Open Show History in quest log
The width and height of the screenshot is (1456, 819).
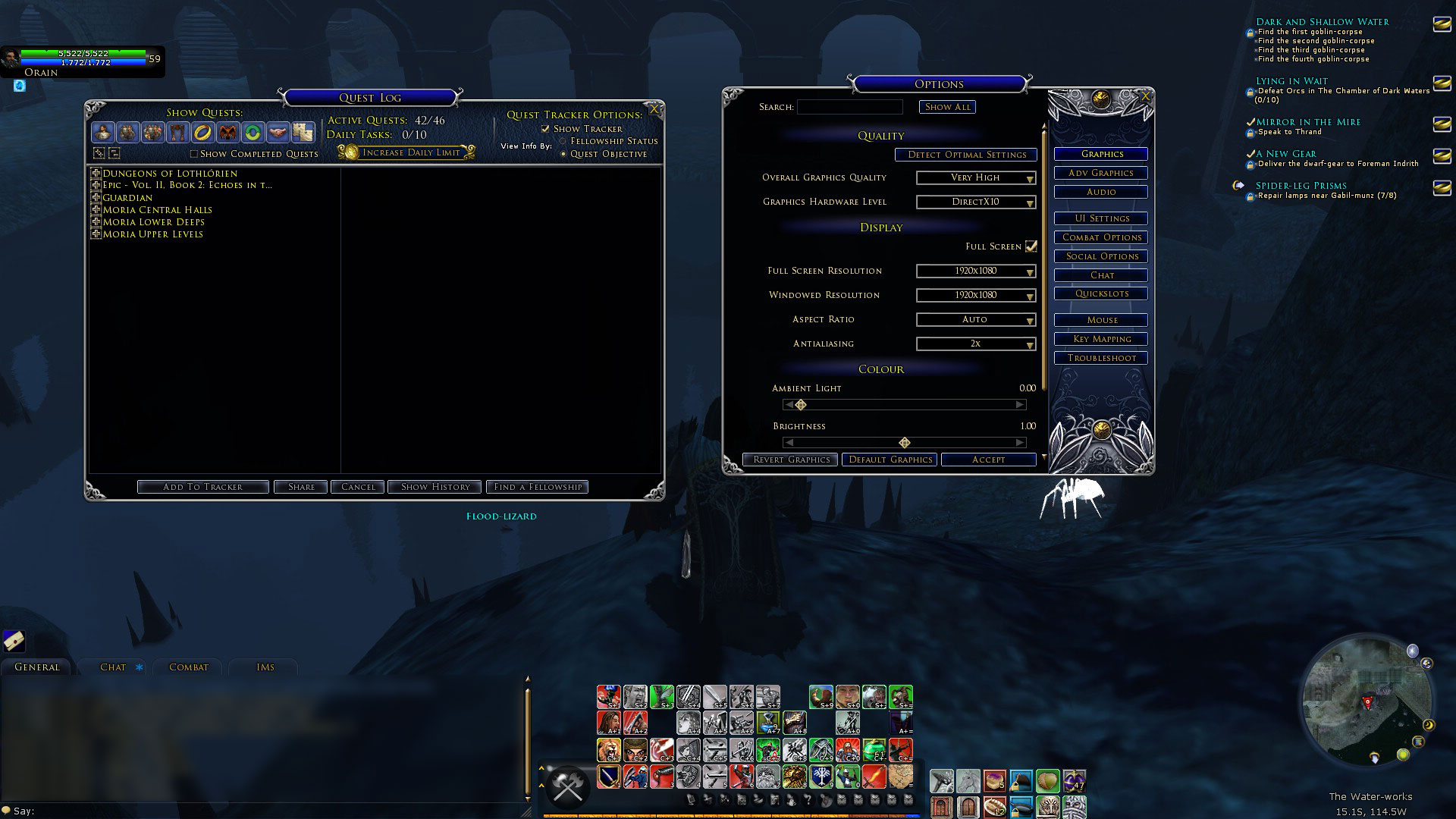pyautogui.click(x=435, y=487)
